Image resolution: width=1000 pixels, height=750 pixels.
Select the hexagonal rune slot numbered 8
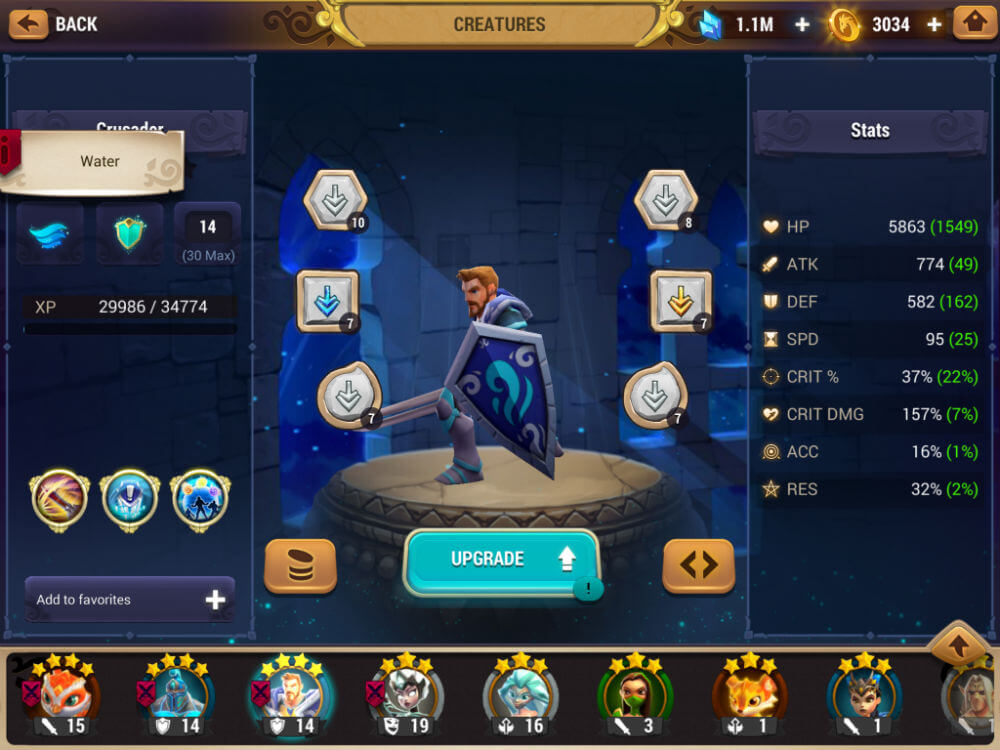pyautogui.click(x=665, y=200)
